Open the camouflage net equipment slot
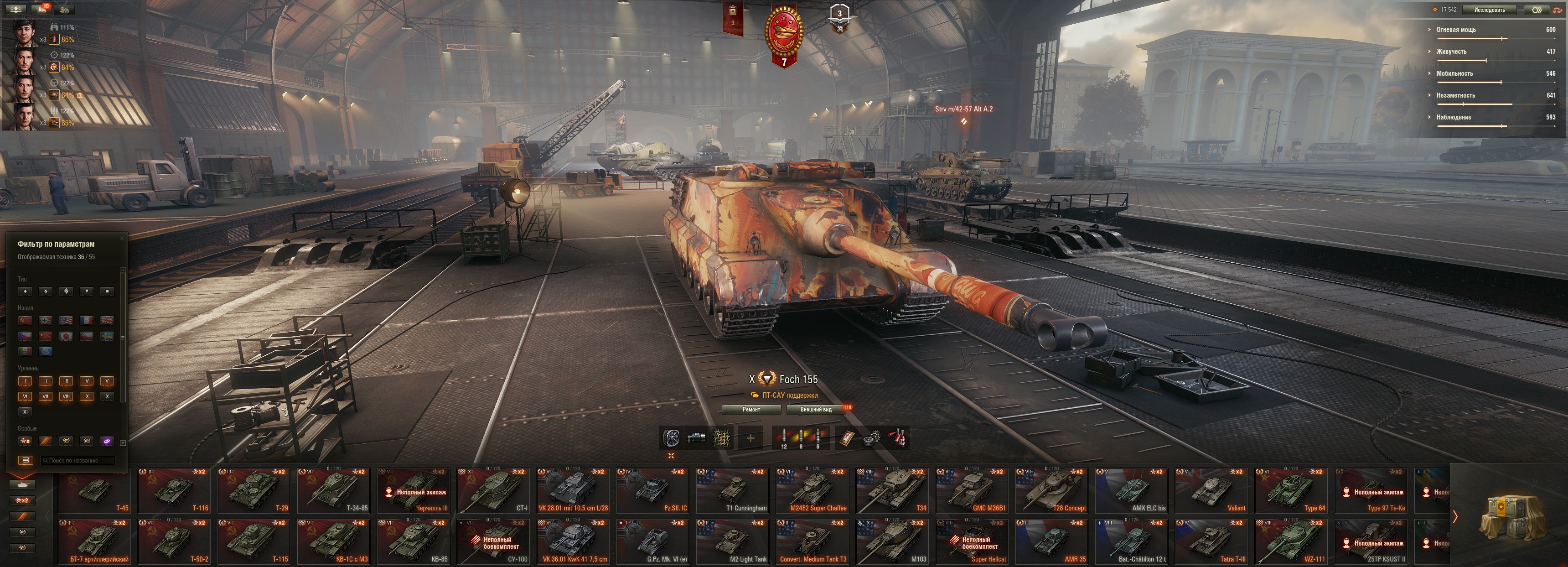The height and width of the screenshot is (567, 1568). click(722, 438)
